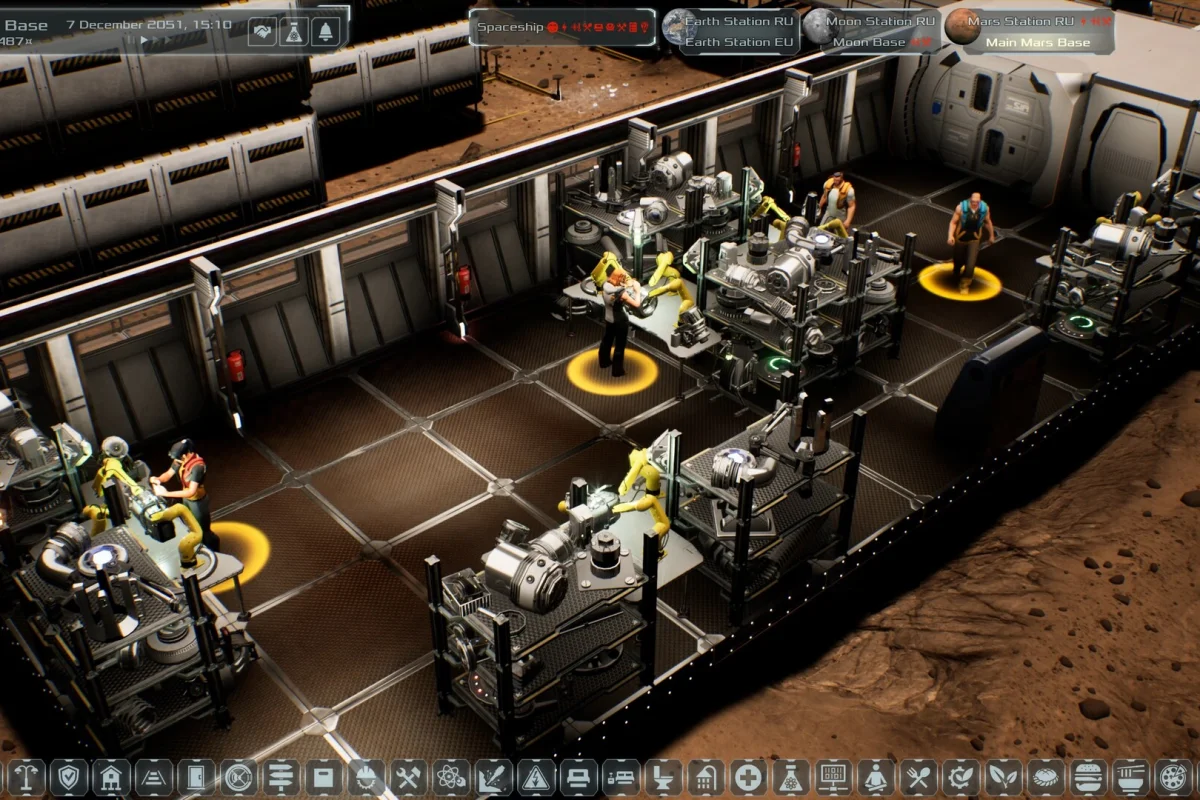
Task: Open the medical cross category
Action: tap(747, 777)
